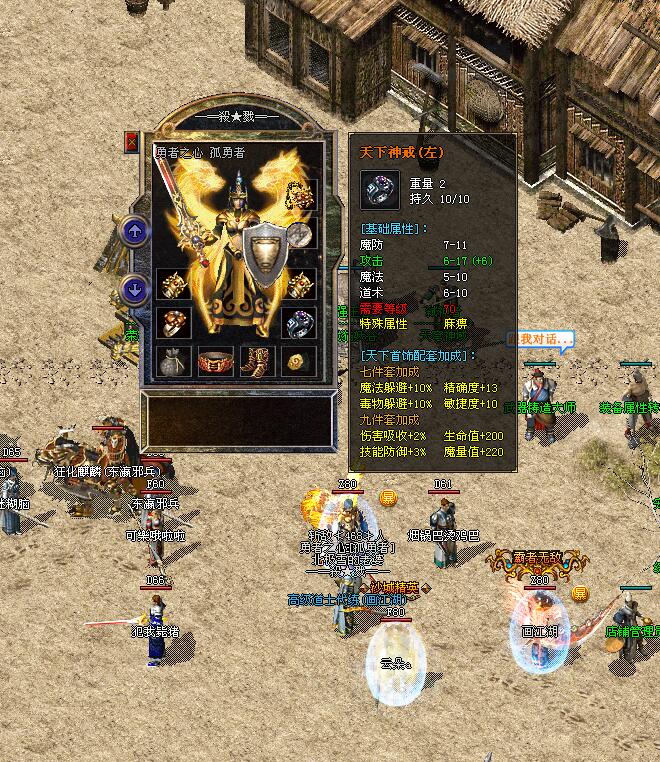
Task: Click the blue down arrow button
Action: point(135,290)
